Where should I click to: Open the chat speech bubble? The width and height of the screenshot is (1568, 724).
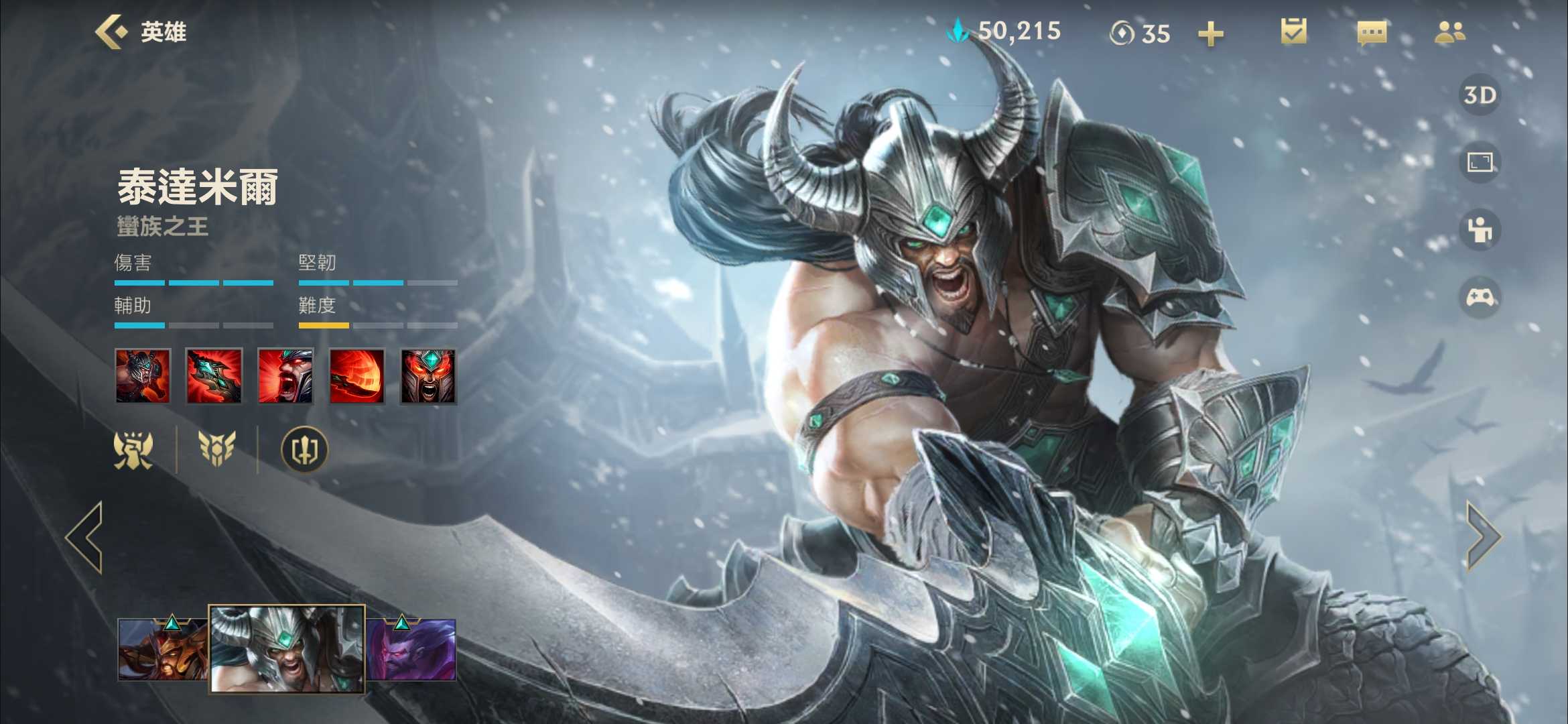coord(1372,32)
